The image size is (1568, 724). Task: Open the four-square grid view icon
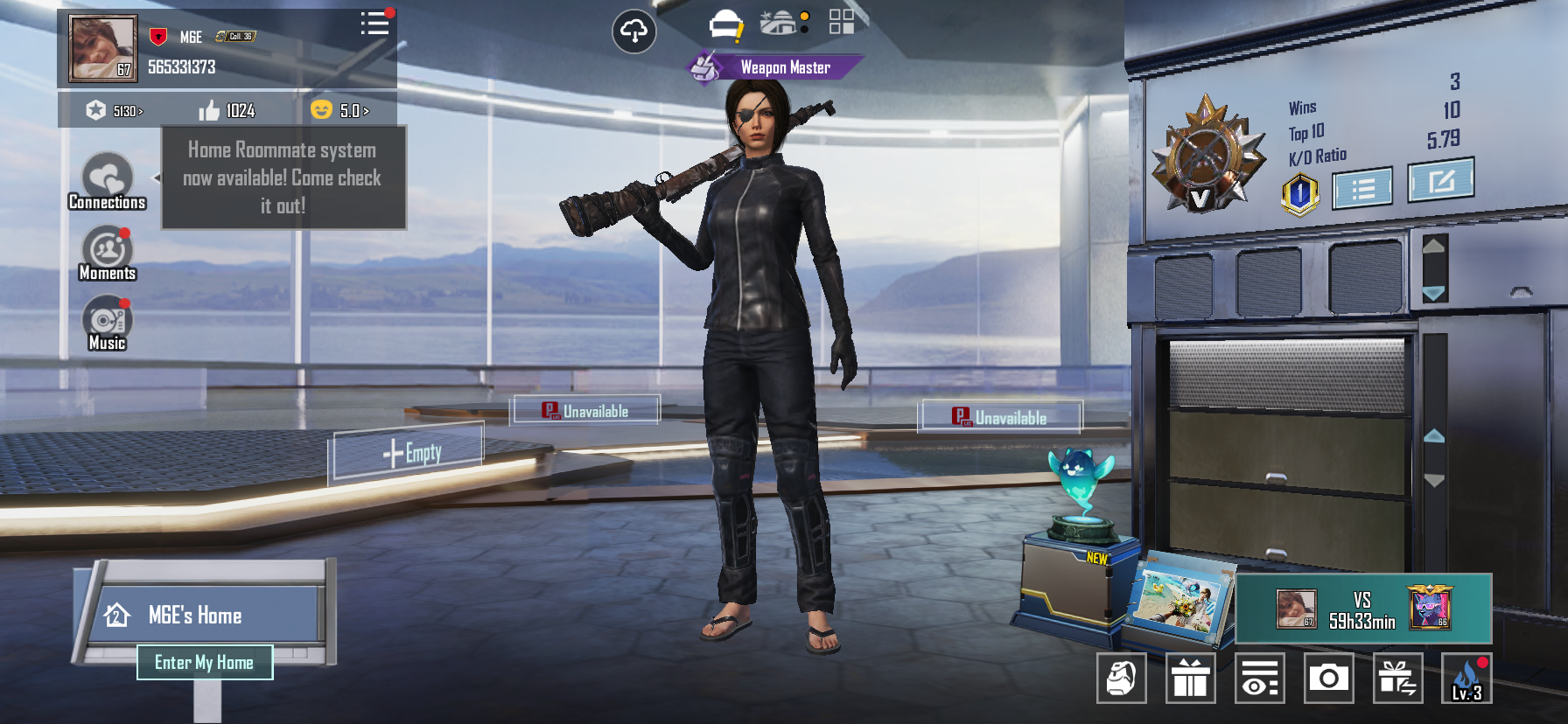pyautogui.click(x=841, y=22)
